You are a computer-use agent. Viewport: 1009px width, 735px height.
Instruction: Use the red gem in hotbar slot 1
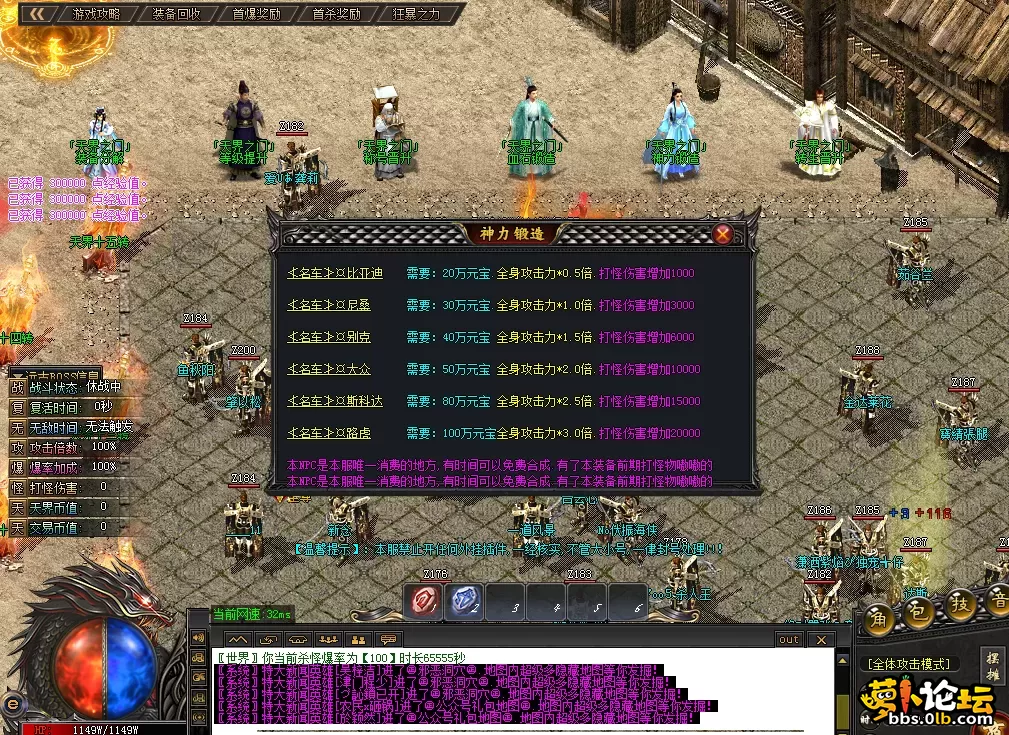tap(425, 601)
